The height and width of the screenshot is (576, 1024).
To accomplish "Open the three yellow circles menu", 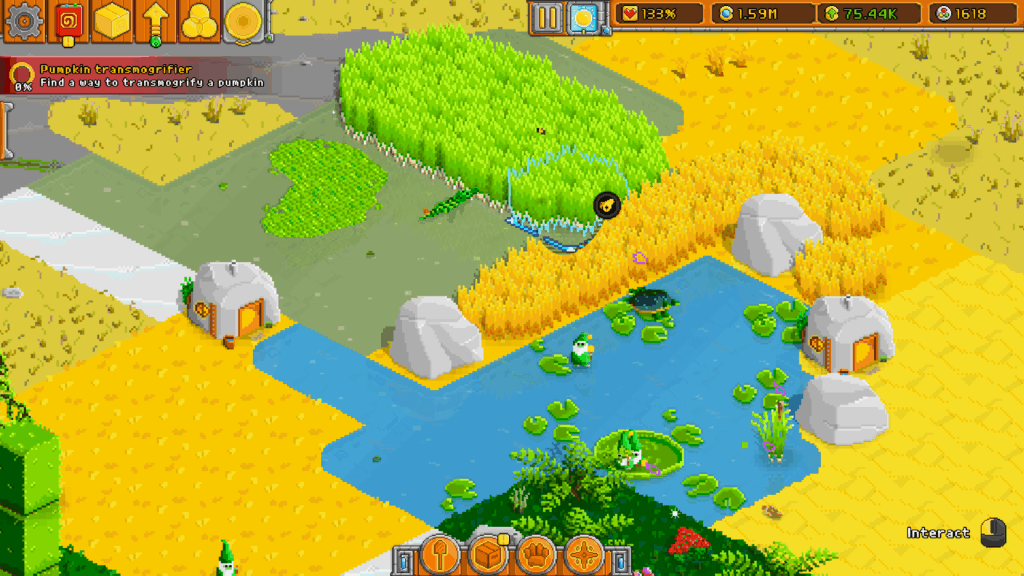I will (199, 21).
